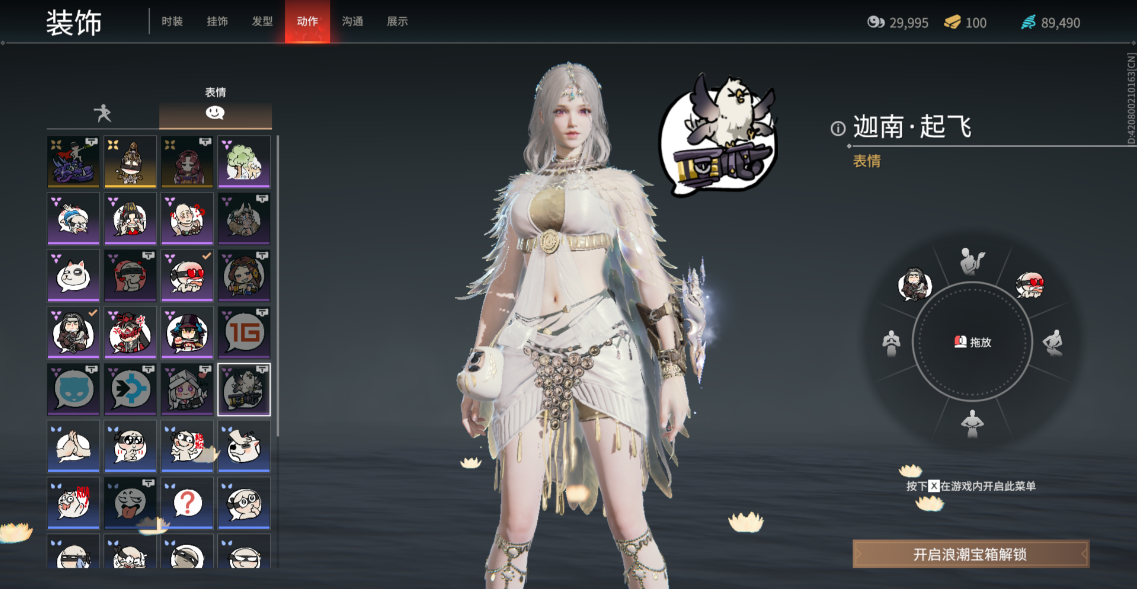Switch to the 时装 tab
This screenshot has width=1137, height=589.
click(x=172, y=22)
